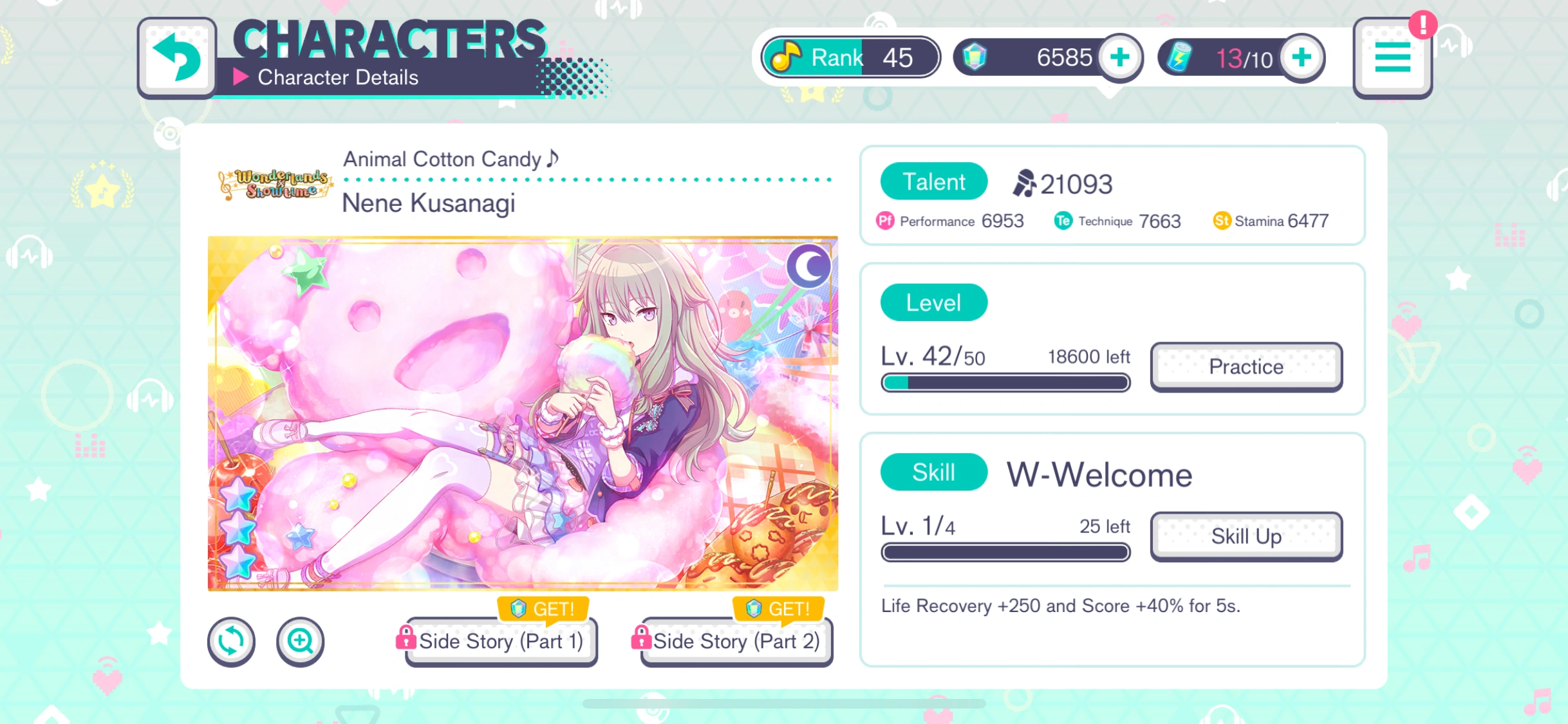Open the hamburger menu with notification badge
The width and height of the screenshot is (1568, 724).
pyautogui.click(x=1392, y=57)
